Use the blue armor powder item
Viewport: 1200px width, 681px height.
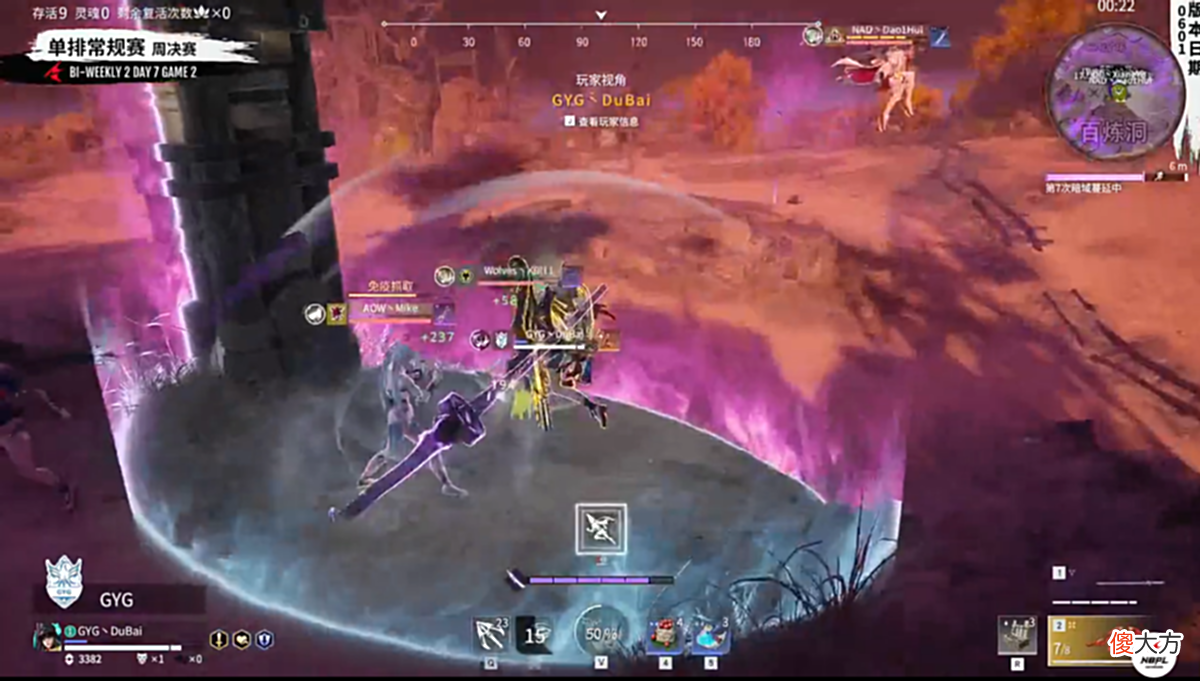click(x=711, y=635)
